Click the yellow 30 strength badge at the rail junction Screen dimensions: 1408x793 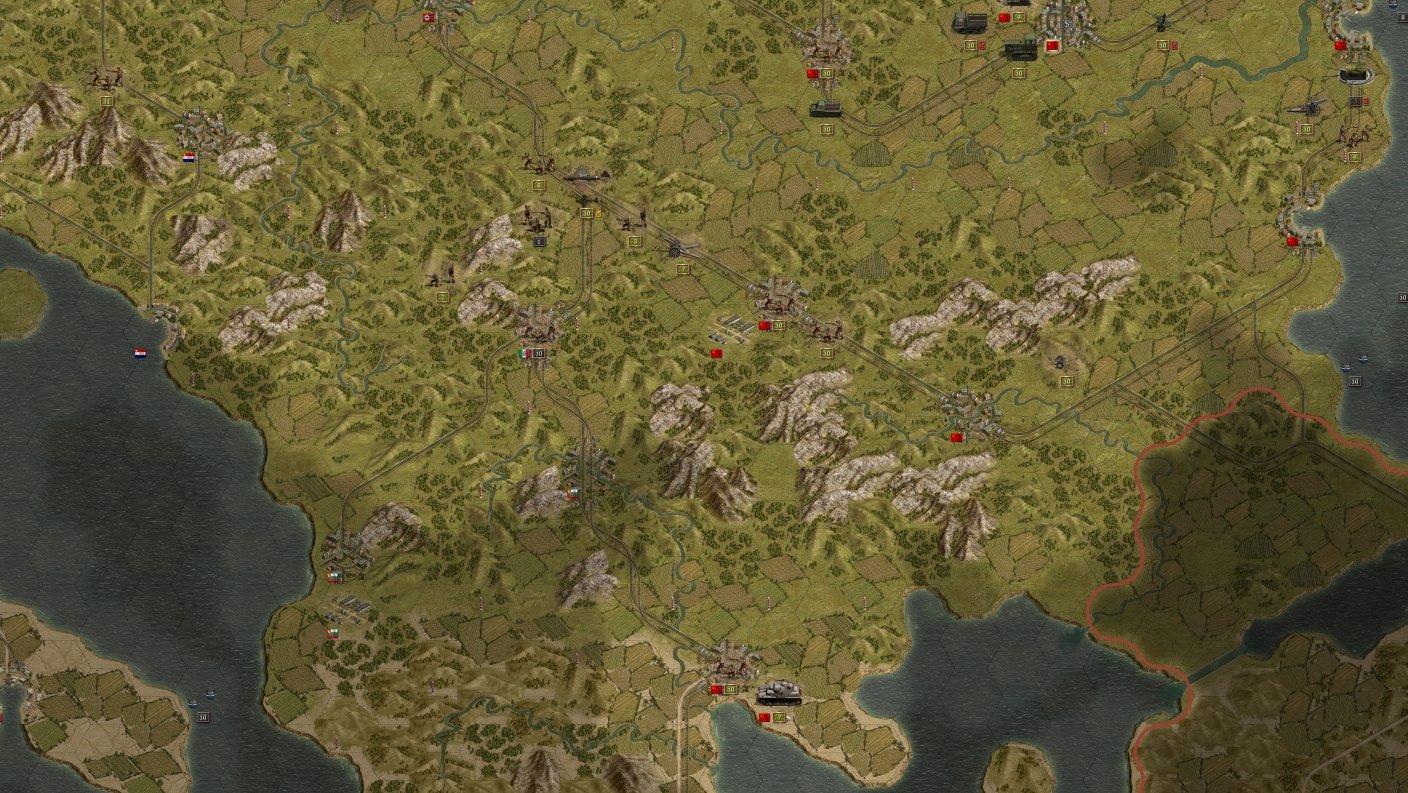pos(587,212)
